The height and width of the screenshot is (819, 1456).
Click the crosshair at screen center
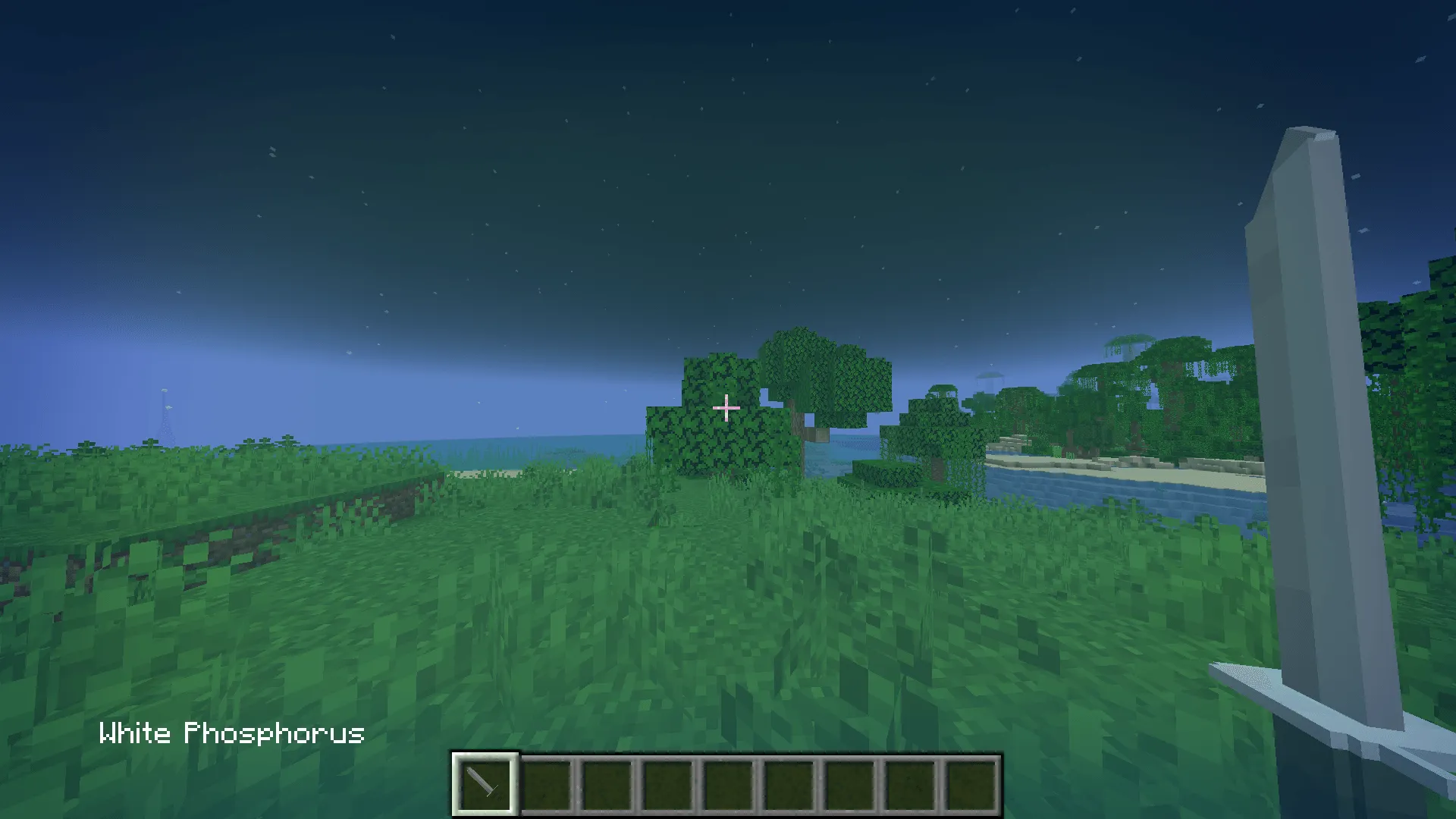point(726,409)
